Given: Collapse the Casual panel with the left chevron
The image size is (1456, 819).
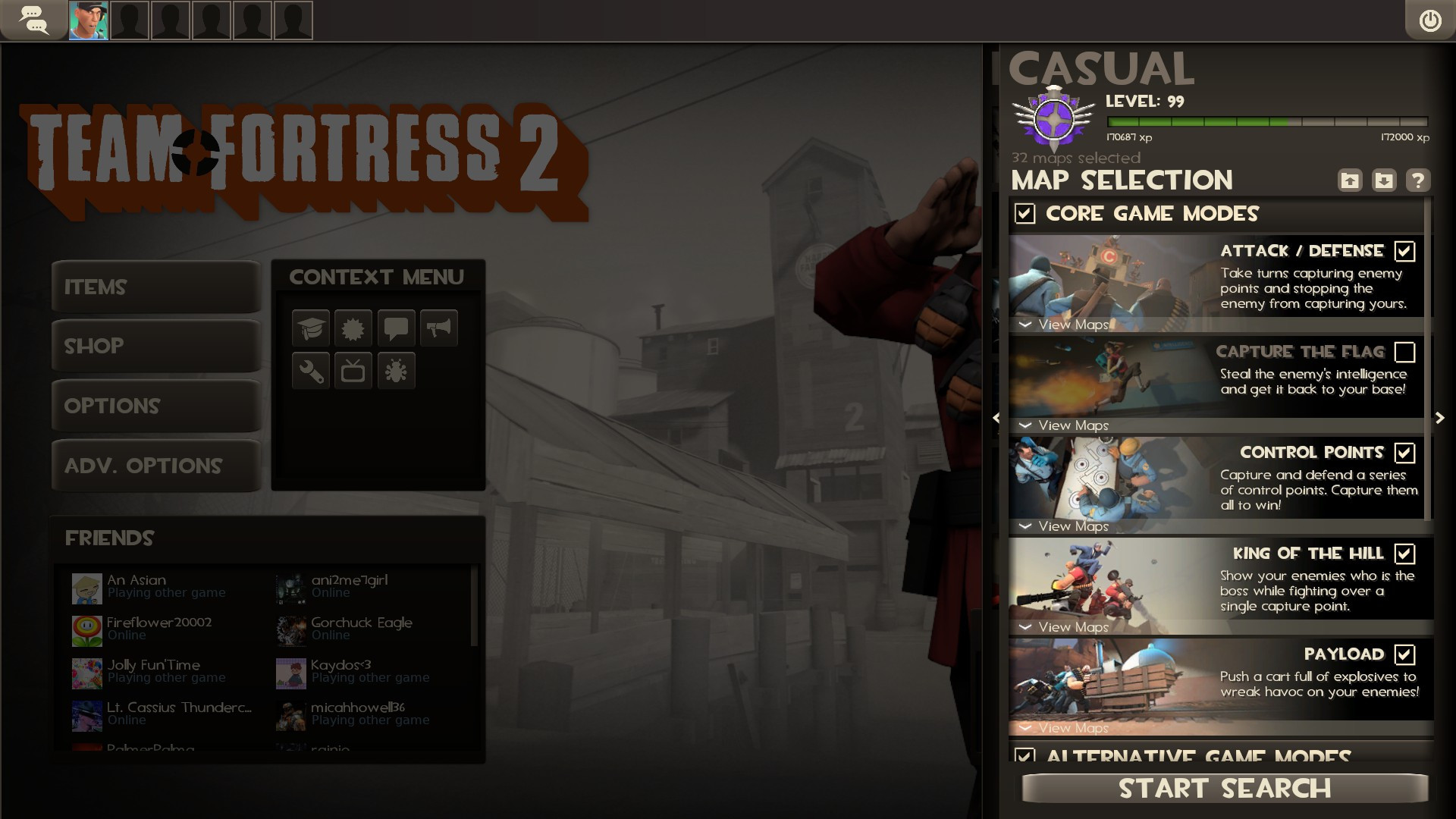Looking at the screenshot, I should point(997,417).
